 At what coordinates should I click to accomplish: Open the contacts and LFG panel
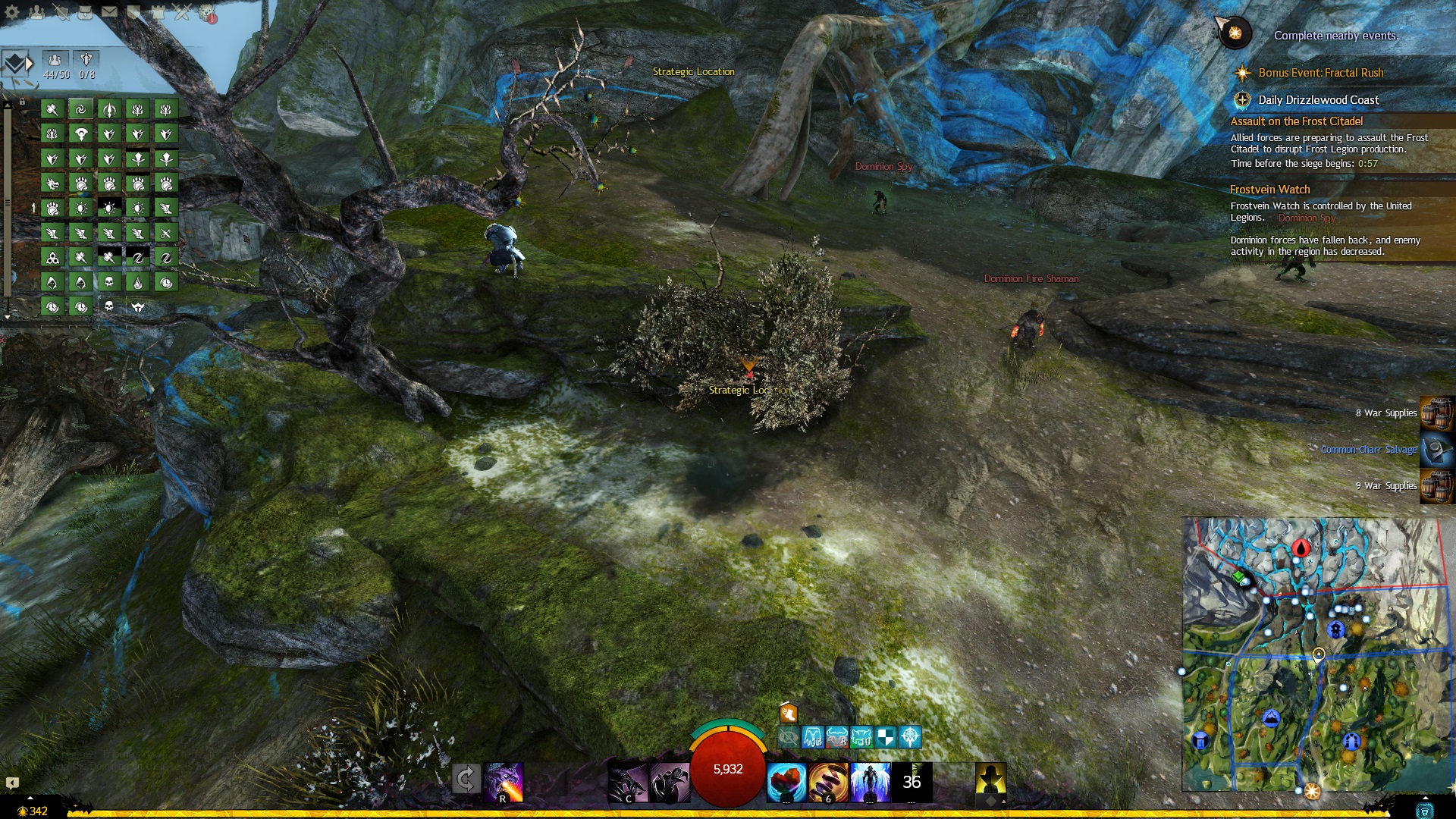36,11
